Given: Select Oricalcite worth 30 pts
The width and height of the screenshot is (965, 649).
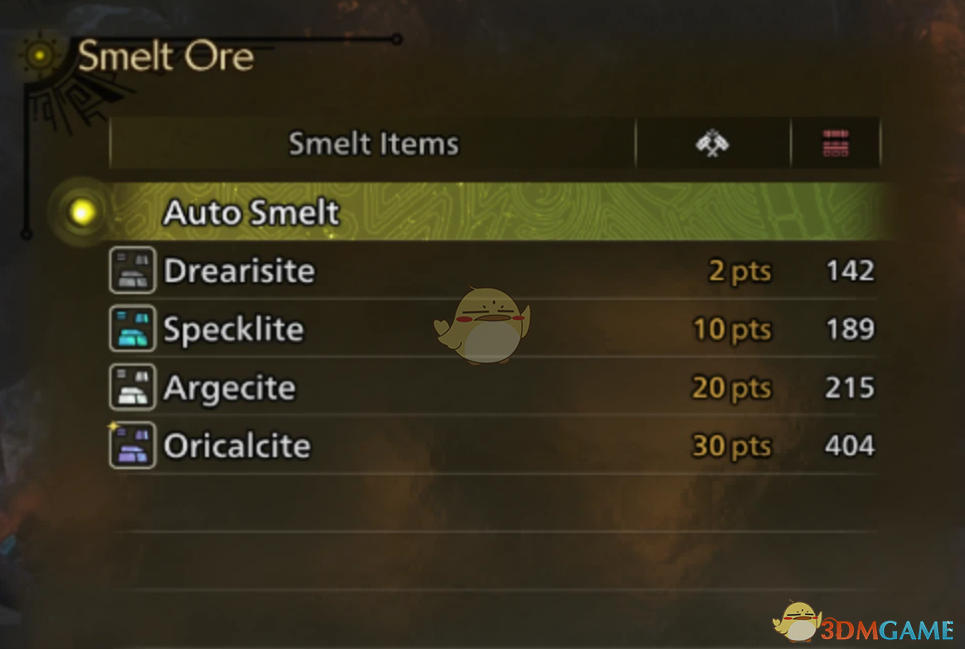Looking at the screenshot, I should [x=237, y=445].
